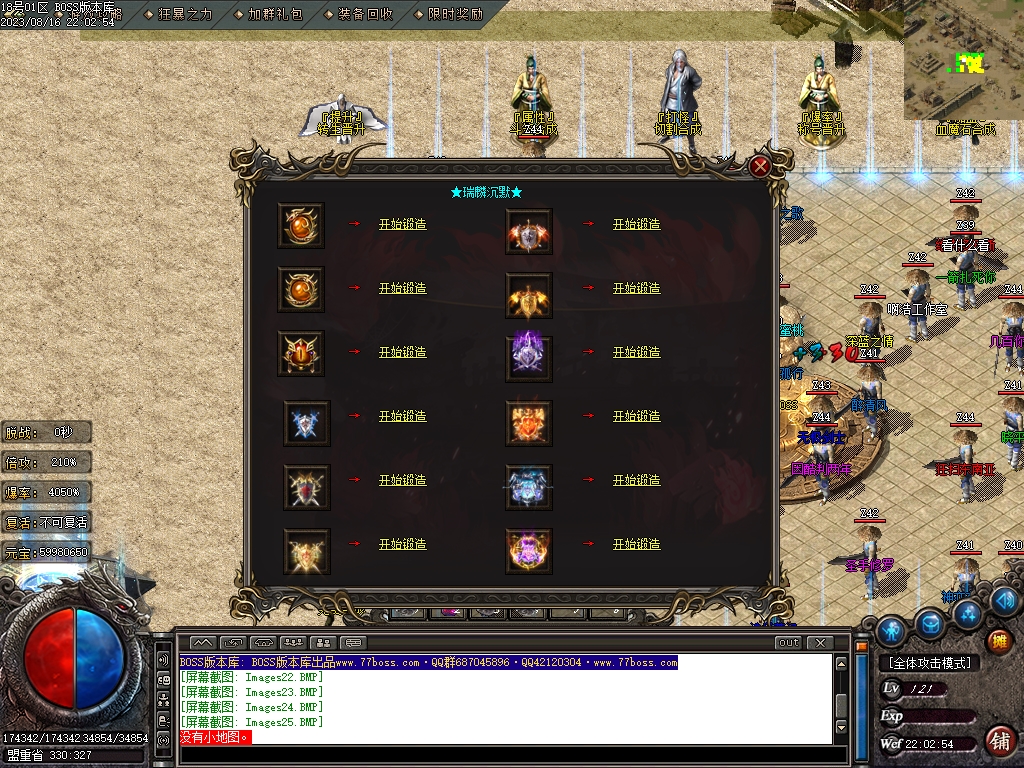
Task: Click 开始锻造 beside the purple lightning shield
Action: click(636, 352)
